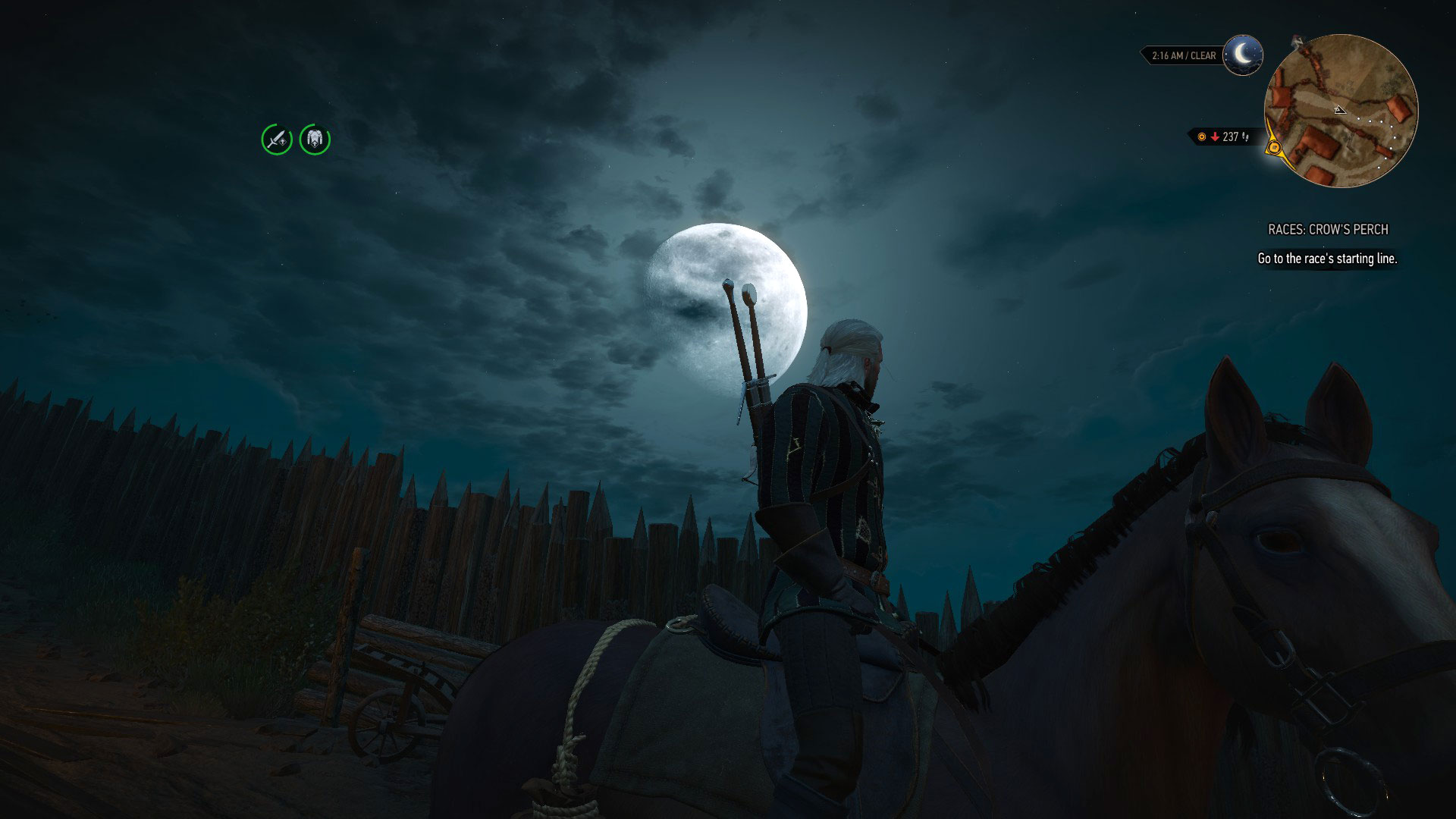Viewport: 1456px width, 819px height.
Task: Expand the 2:16 AM / CLEAR time banner
Action: (1183, 55)
